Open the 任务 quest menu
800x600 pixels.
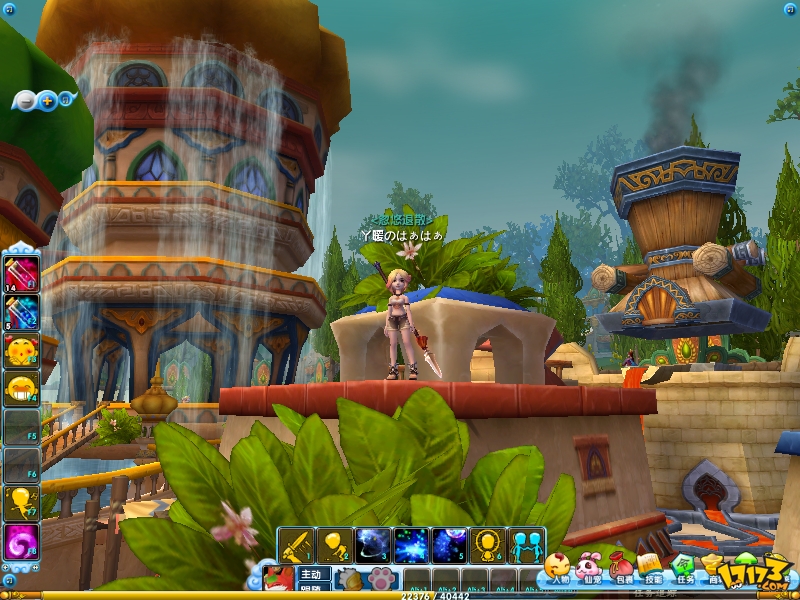pos(684,570)
